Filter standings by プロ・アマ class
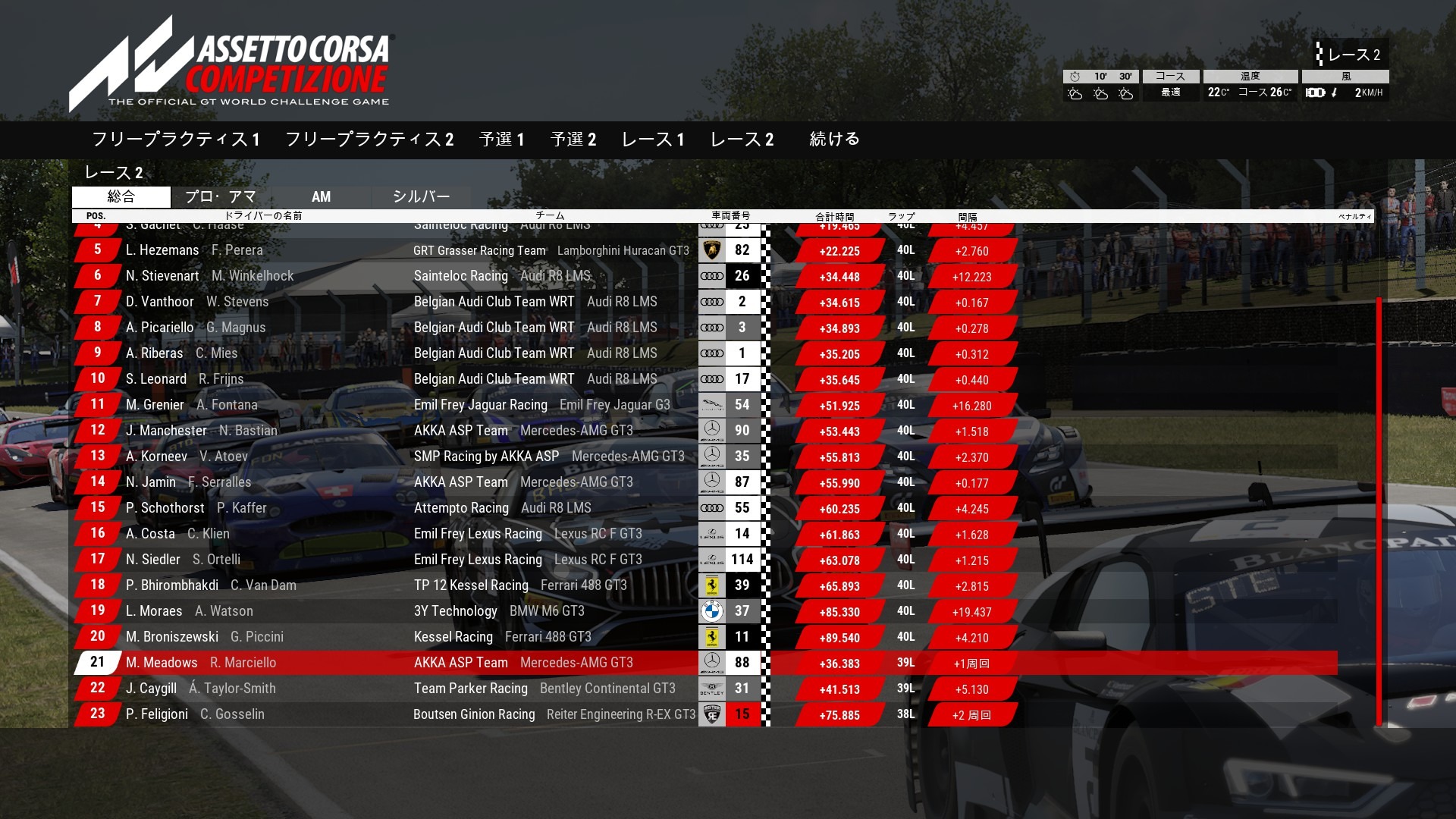Screen dimensions: 1456x819 [221, 197]
